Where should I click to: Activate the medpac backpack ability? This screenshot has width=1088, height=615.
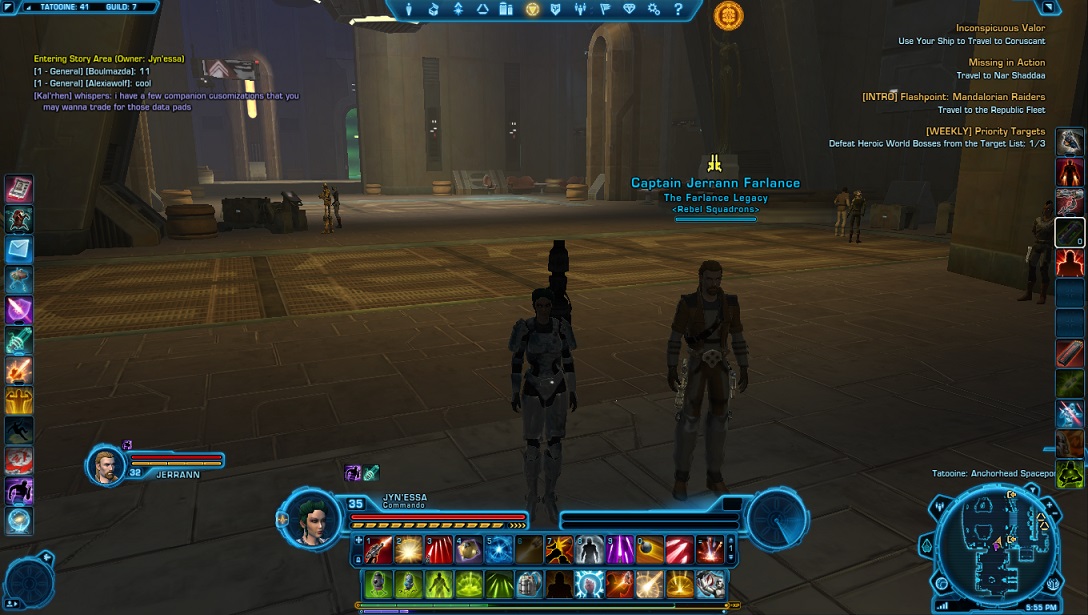point(529,583)
